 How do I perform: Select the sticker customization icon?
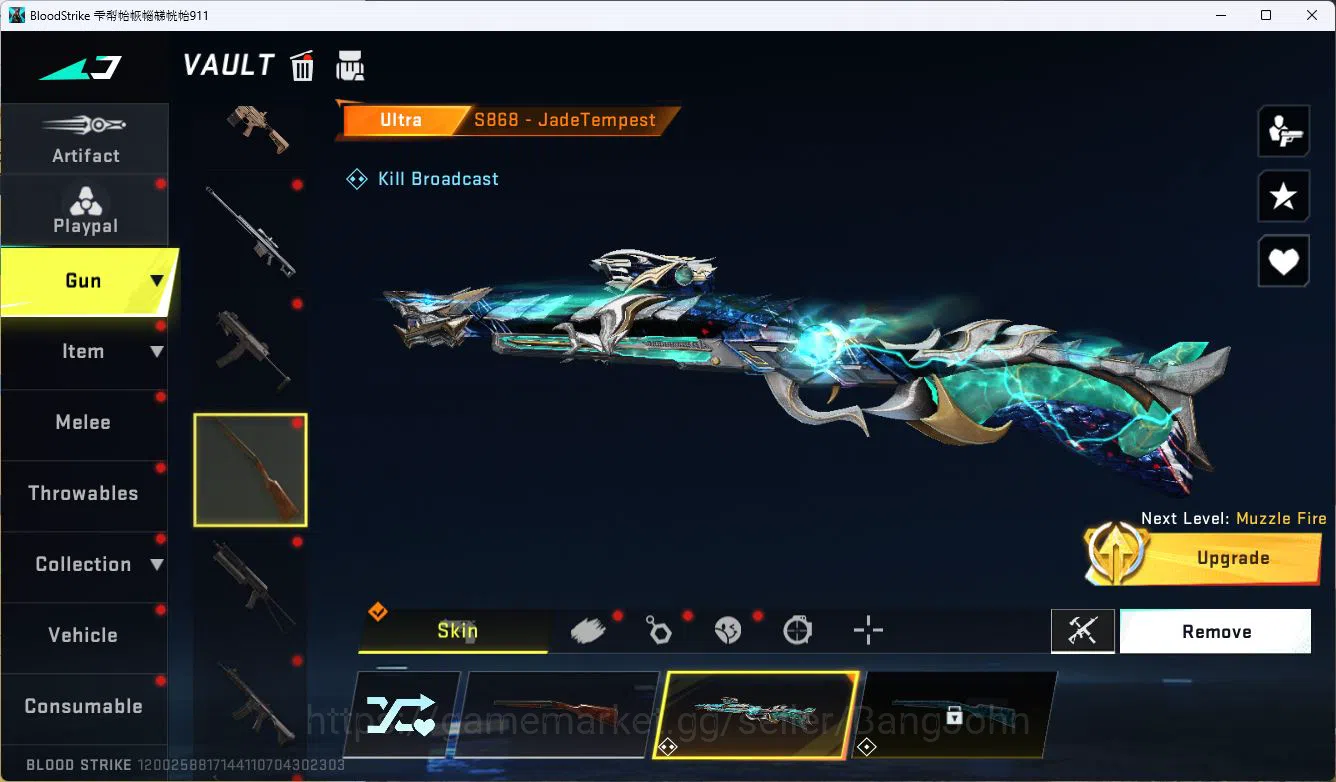(x=728, y=629)
